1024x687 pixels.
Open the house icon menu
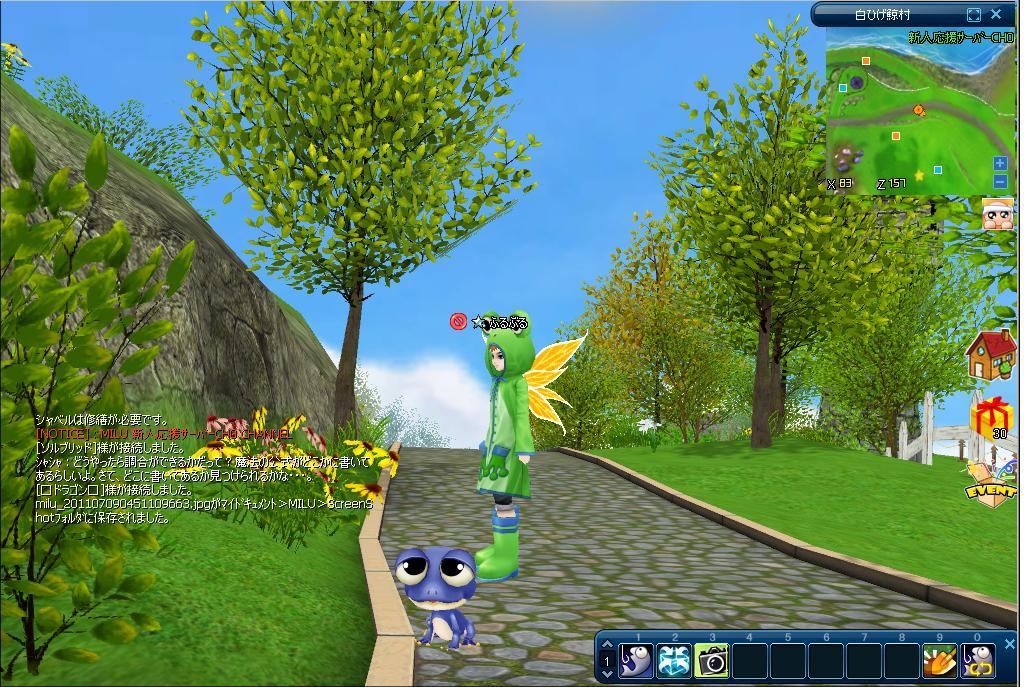[992, 355]
